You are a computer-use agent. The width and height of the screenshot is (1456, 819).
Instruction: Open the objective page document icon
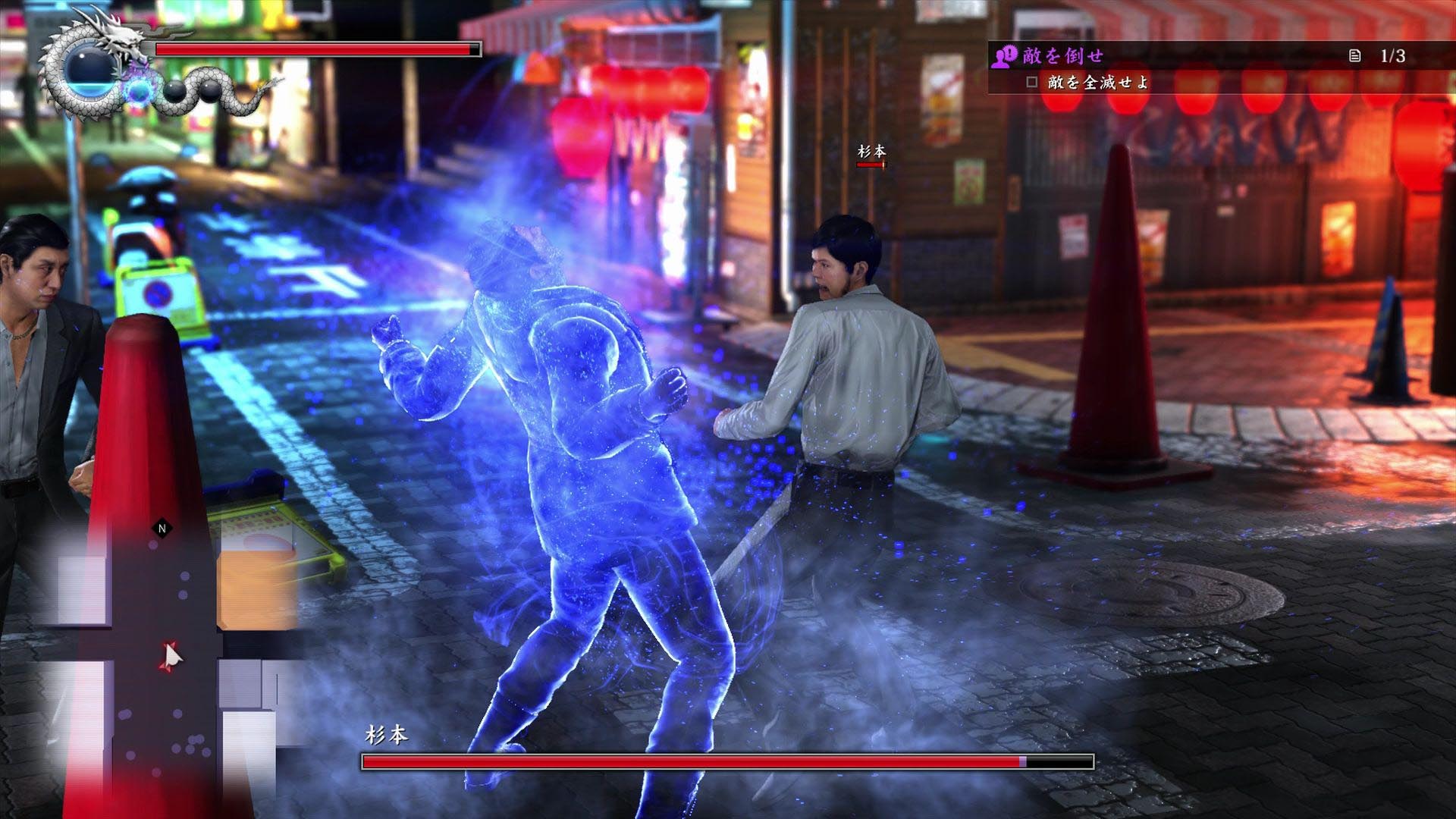tap(1354, 55)
